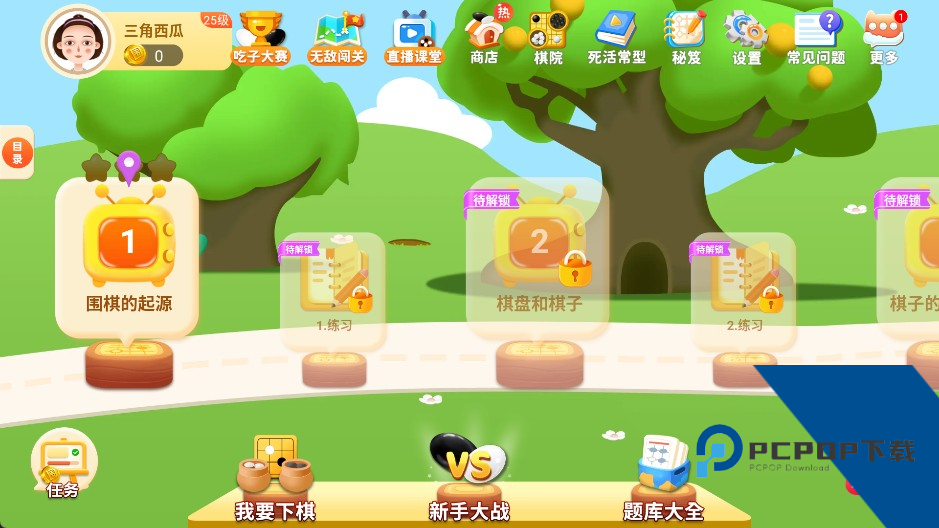Choose the locked 2.练习 exercise tile
Image resolution: width=939 pixels, height=528 pixels.
pos(744,288)
